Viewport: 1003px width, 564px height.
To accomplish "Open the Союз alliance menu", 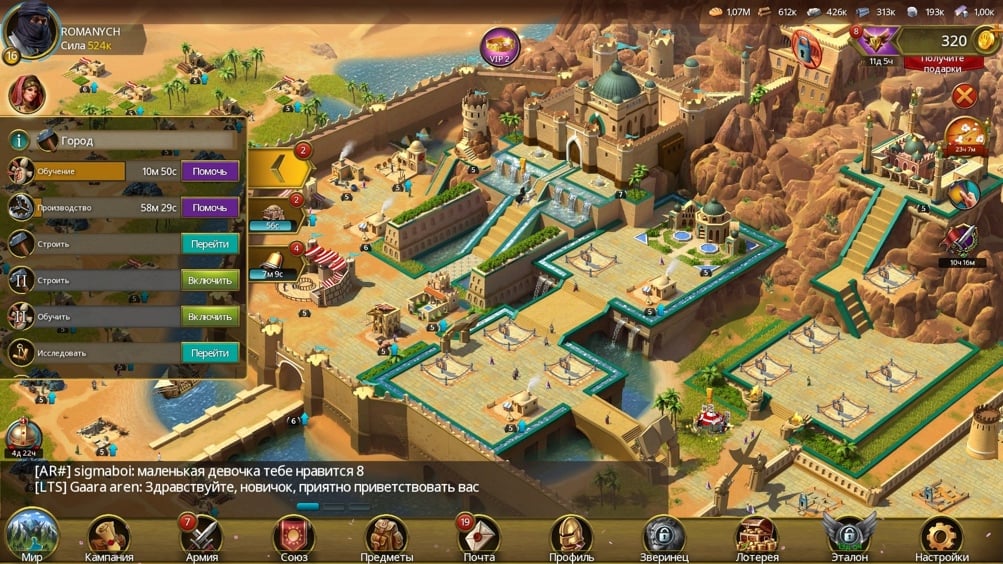I will click(x=293, y=537).
